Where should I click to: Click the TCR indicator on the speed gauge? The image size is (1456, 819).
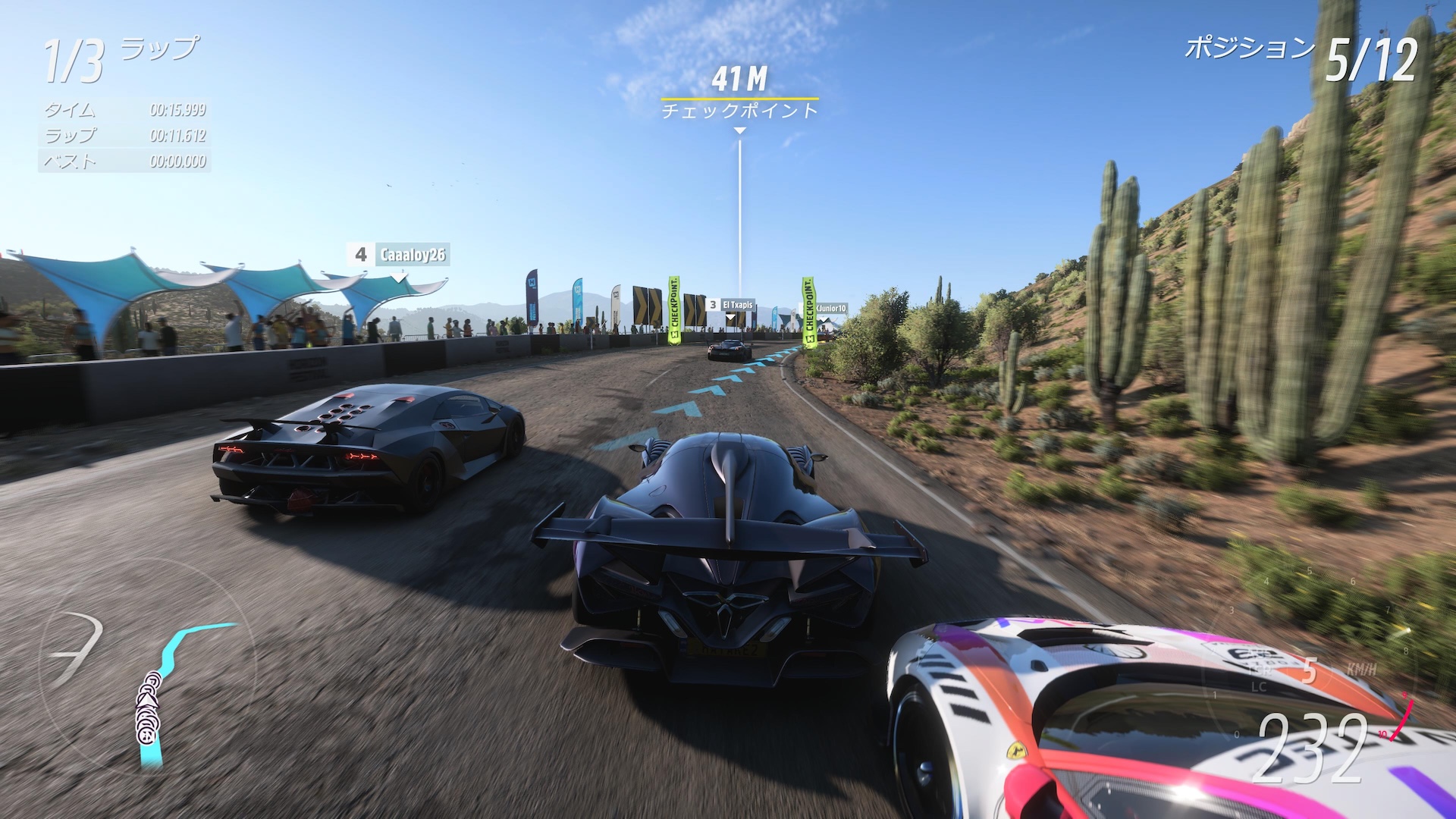pos(1260,672)
